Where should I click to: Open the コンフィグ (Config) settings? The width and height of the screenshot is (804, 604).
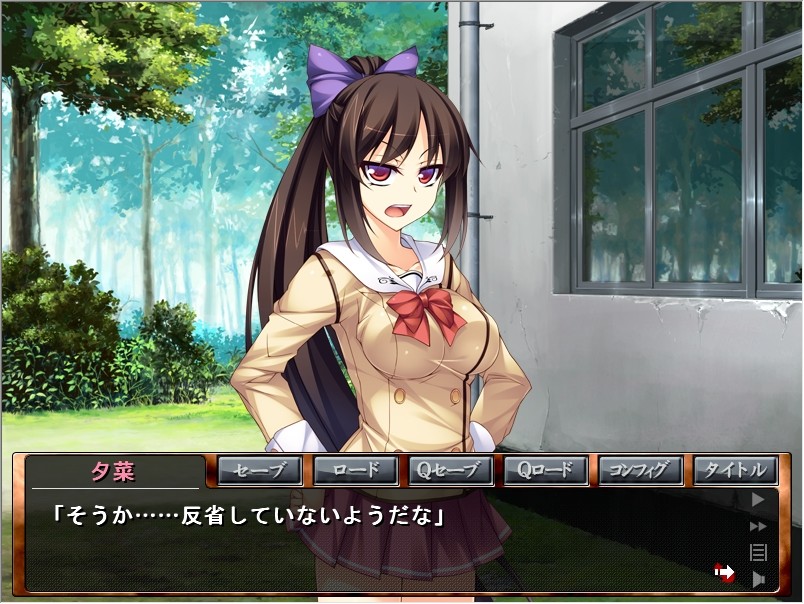pyautogui.click(x=640, y=470)
